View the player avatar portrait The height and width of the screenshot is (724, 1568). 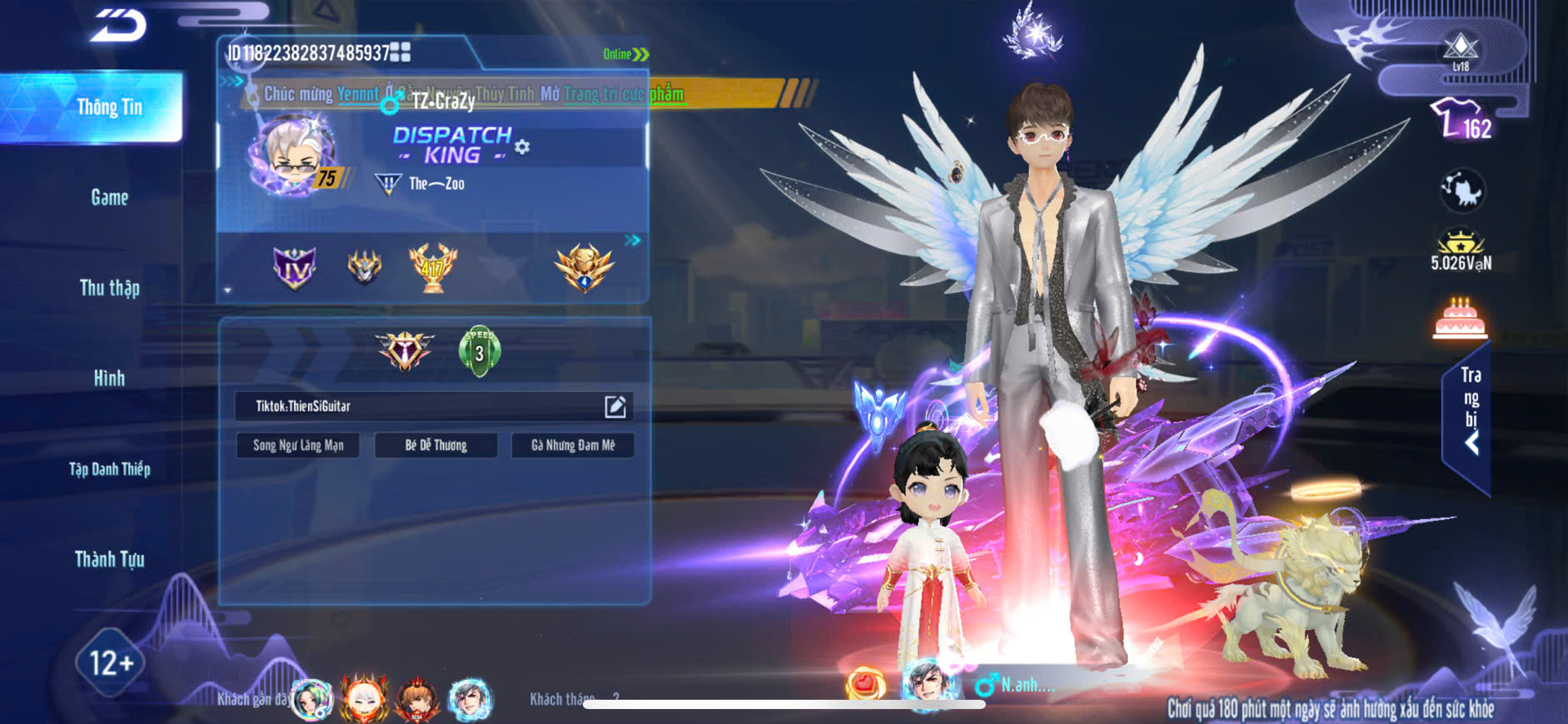(291, 155)
